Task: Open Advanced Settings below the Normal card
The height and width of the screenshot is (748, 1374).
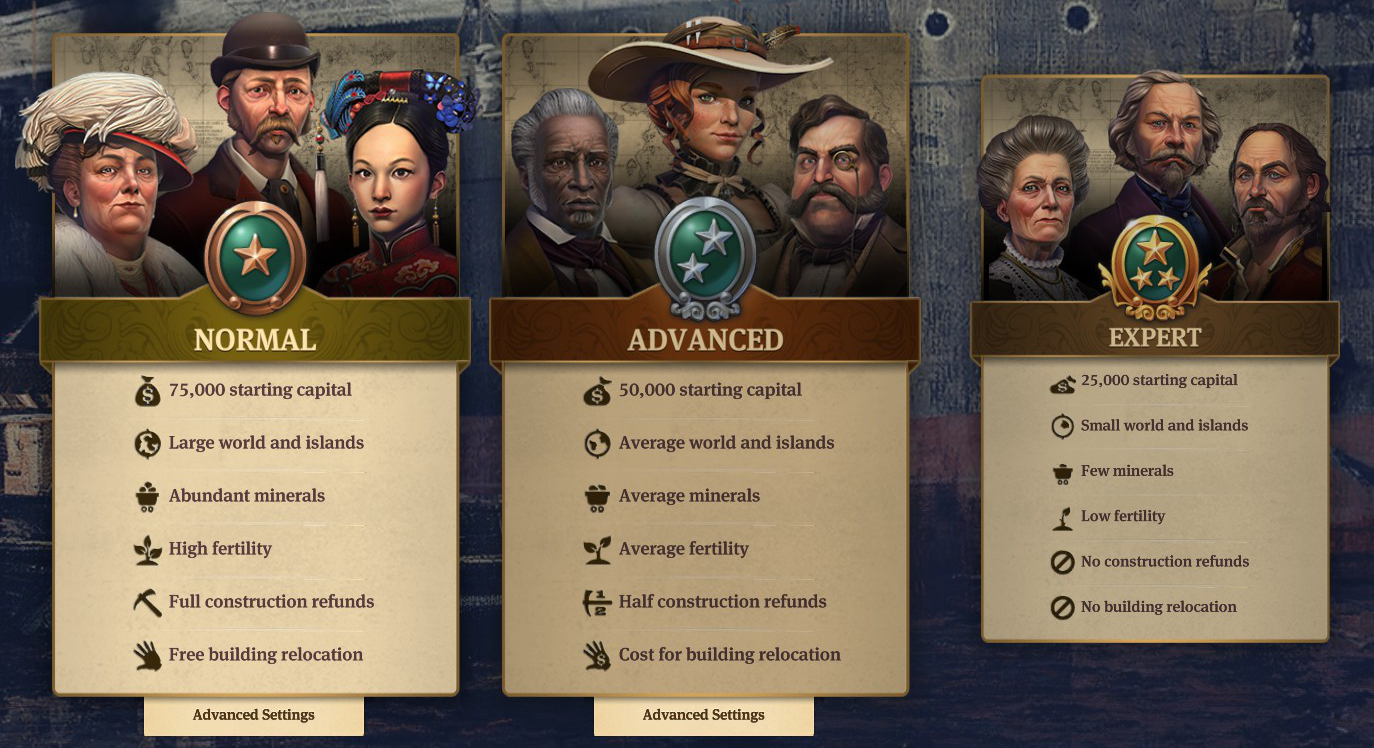Action: (254, 715)
